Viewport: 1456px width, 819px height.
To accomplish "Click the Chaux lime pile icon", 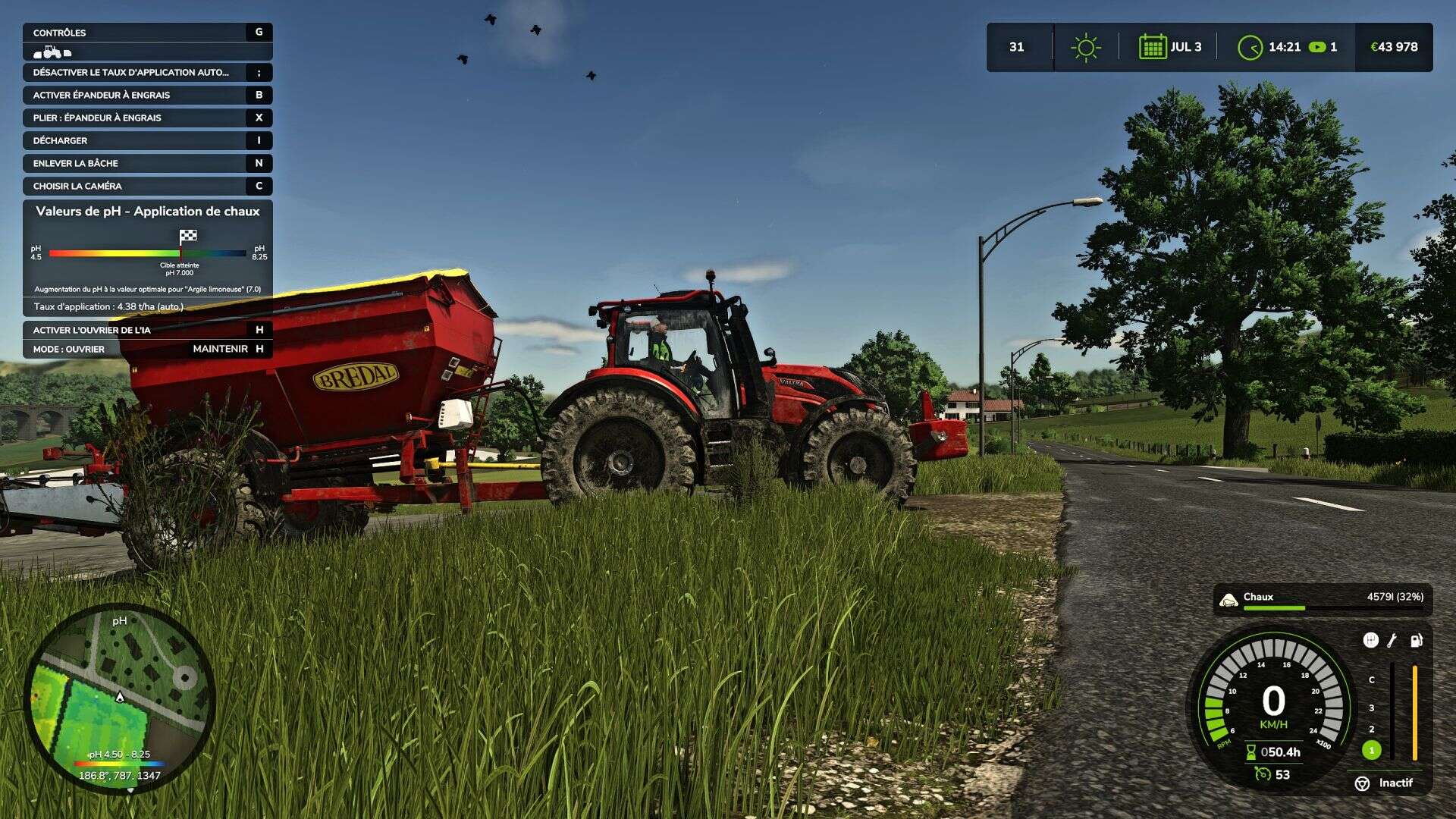I will pos(1228,600).
